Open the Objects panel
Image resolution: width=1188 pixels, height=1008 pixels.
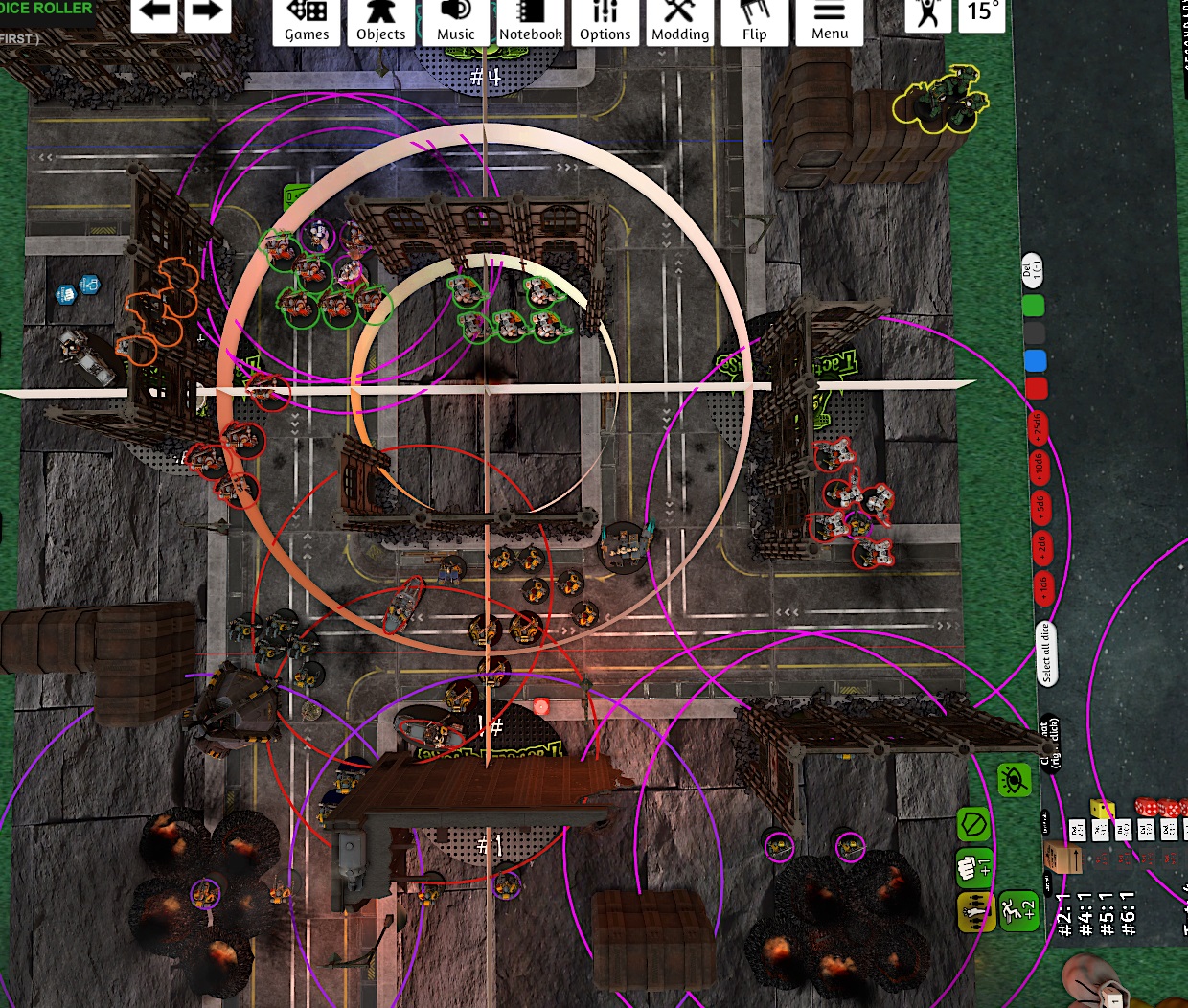pyautogui.click(x=380, y=22)
